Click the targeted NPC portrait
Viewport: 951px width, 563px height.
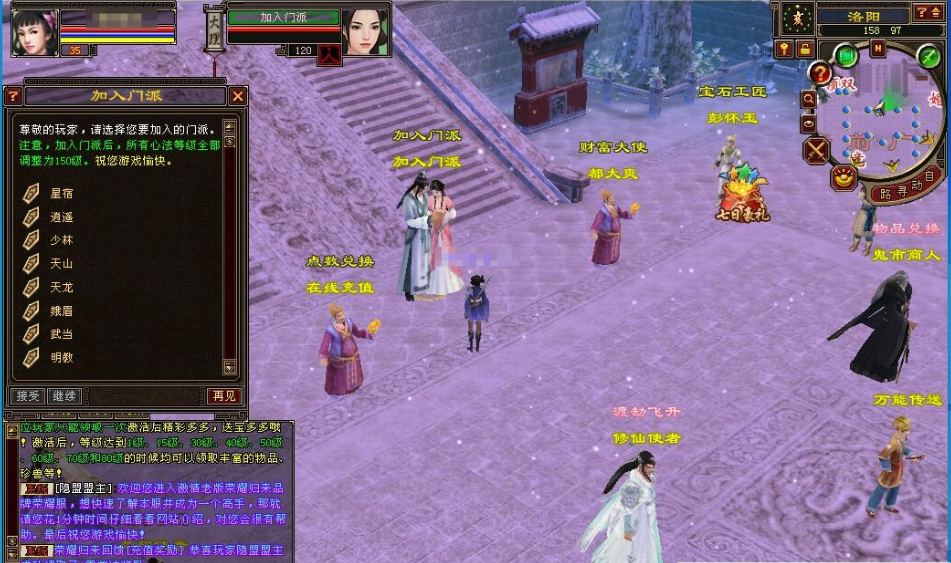point(365,30)
